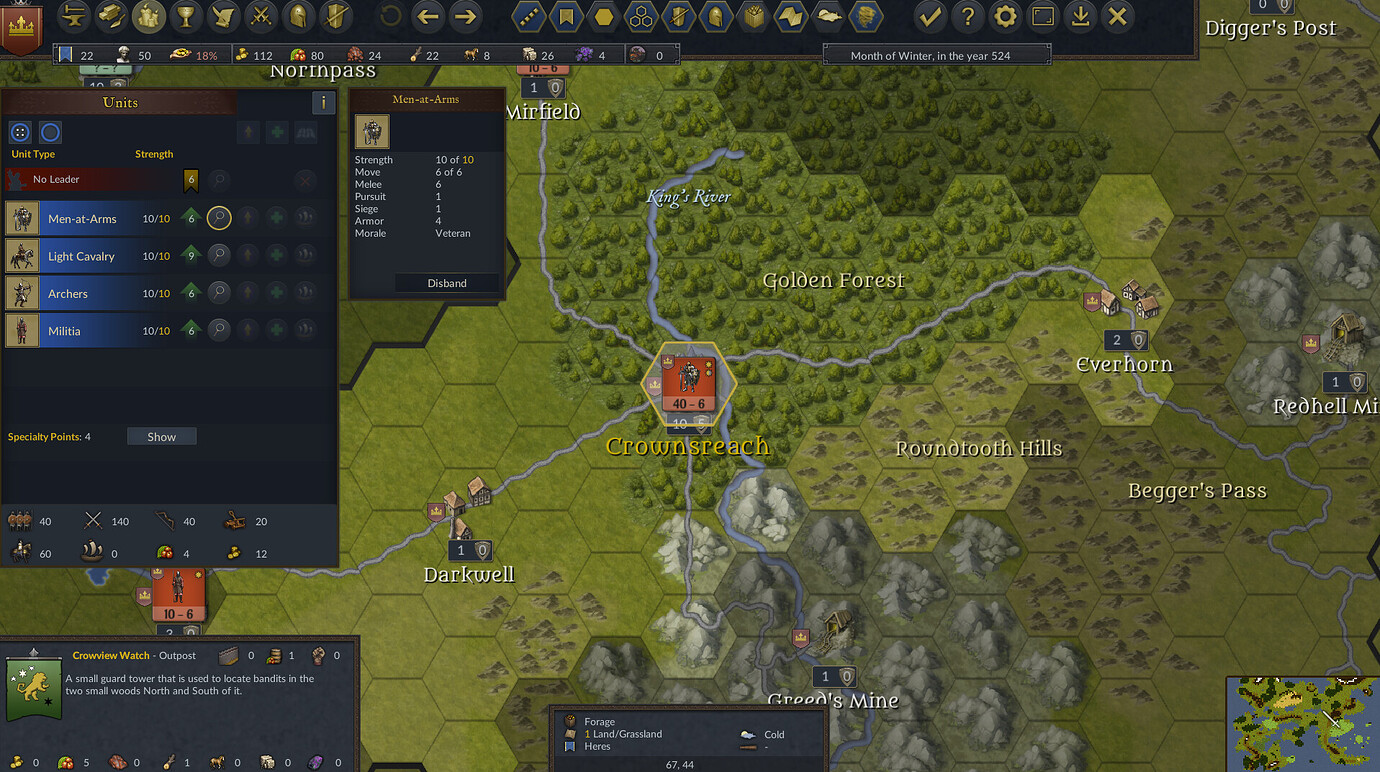Toggle the tornado weather map overlay
This screenshot has height=772, width=1380.
[865, 16]
